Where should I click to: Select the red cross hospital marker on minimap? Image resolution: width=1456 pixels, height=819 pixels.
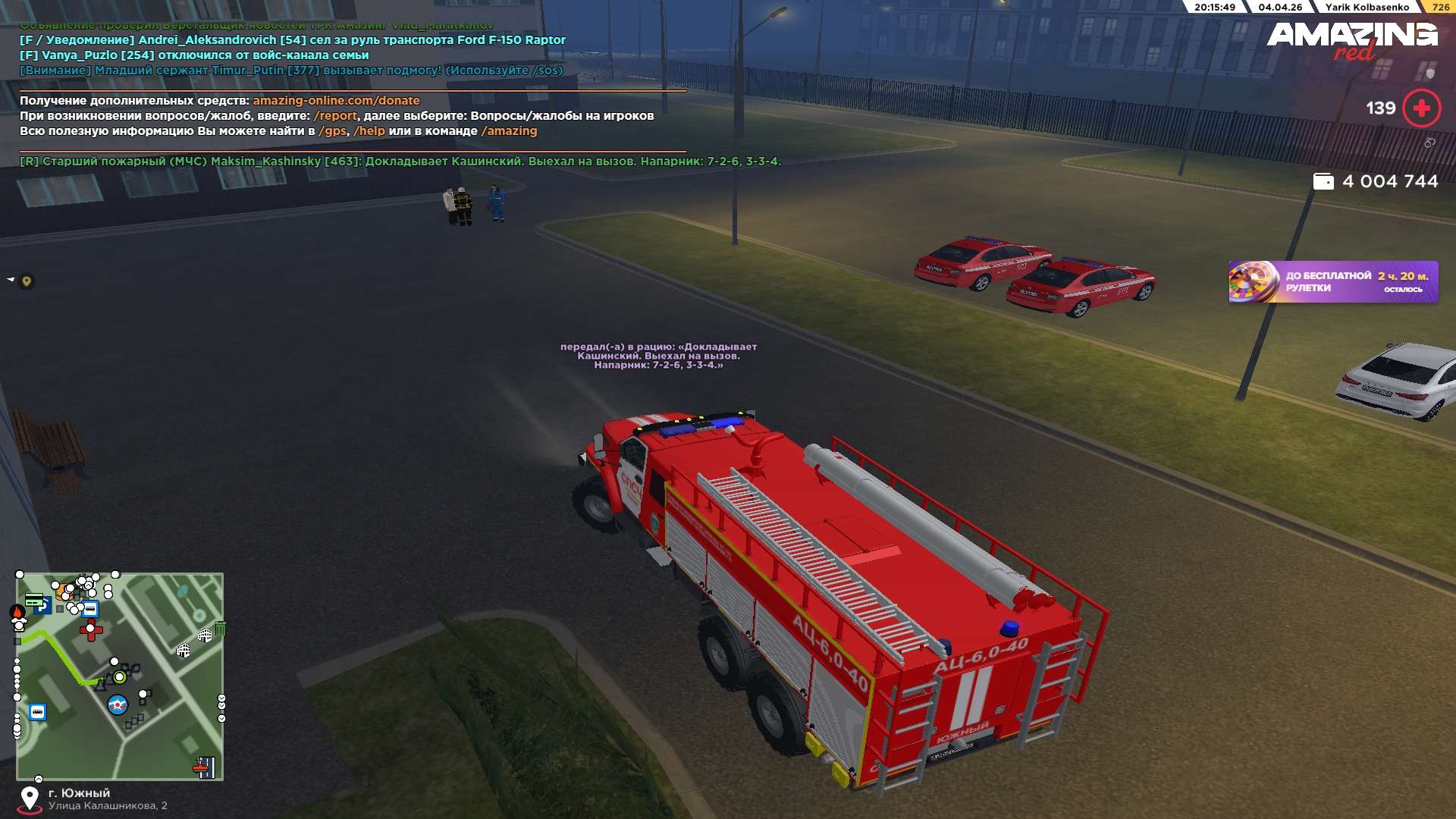click(91, 629)
